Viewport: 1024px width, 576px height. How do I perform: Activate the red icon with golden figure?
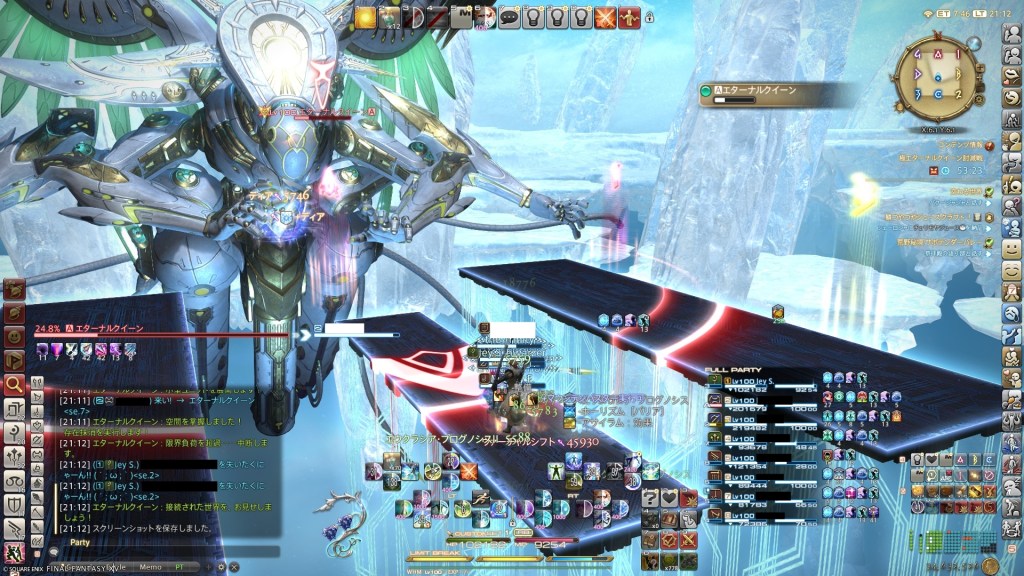coord(629,17)
